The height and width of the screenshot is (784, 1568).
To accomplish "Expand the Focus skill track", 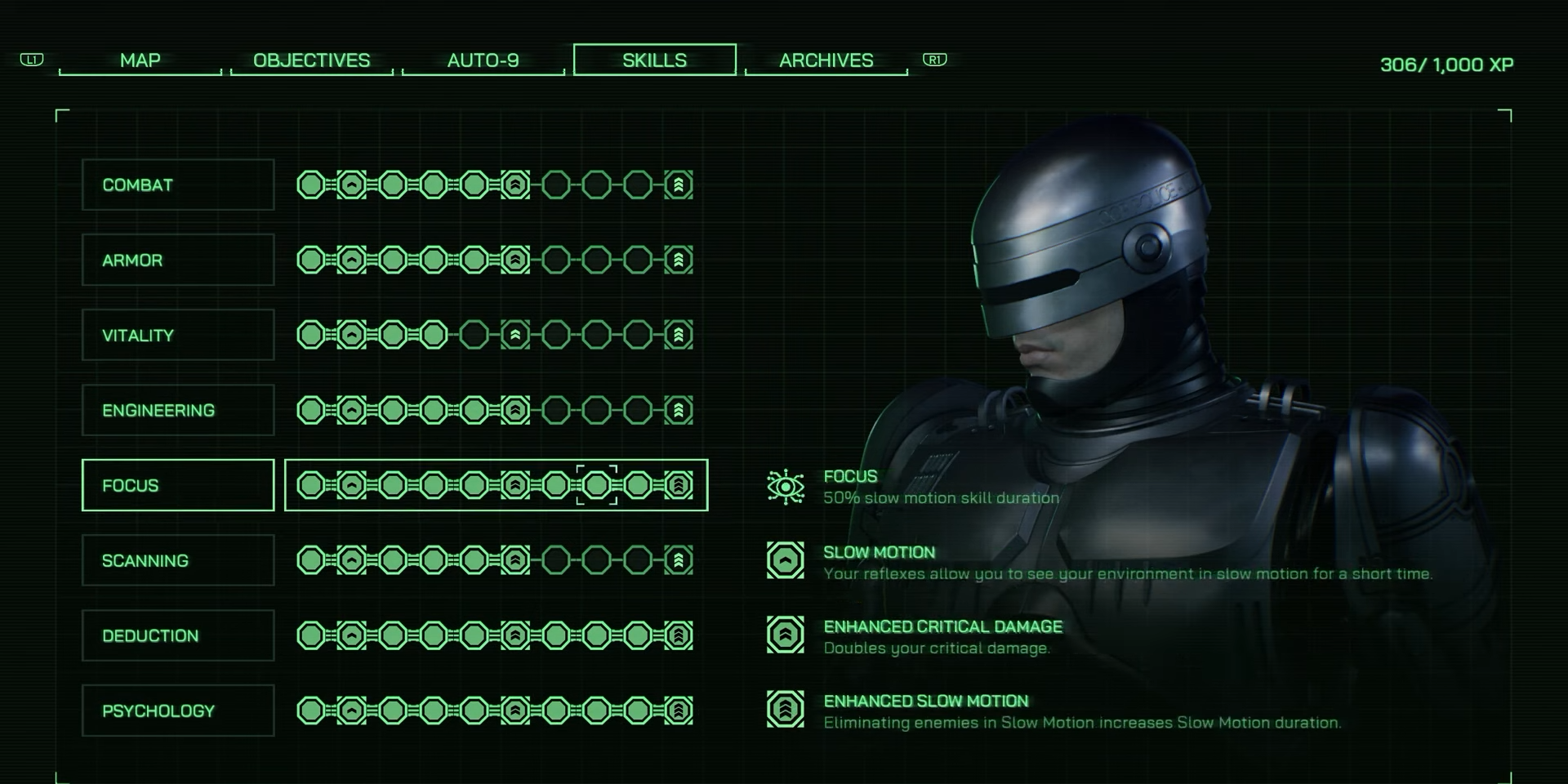I will 177,485.
